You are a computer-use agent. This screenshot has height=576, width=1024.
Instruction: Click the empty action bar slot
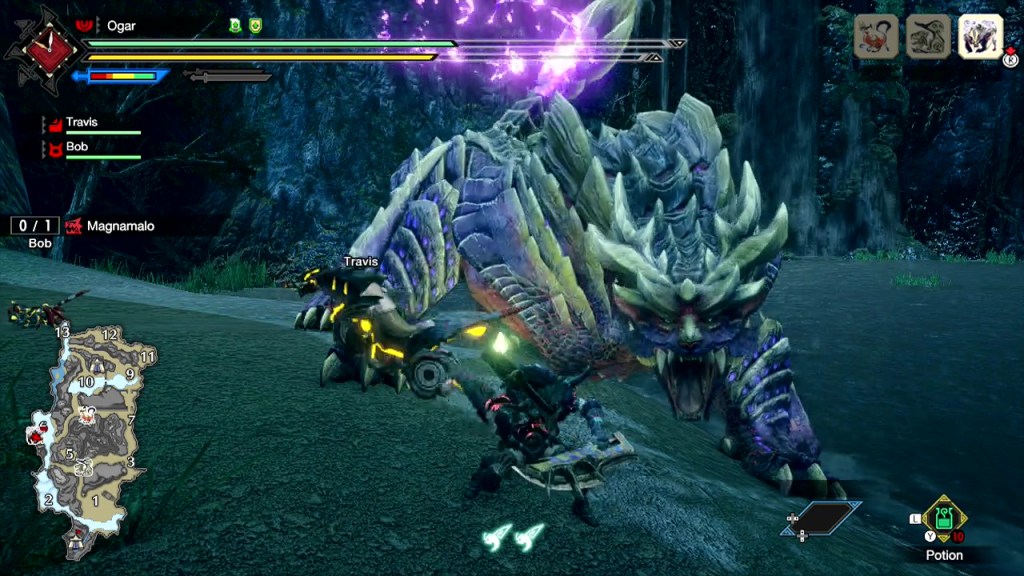click(x=822, y=518)
